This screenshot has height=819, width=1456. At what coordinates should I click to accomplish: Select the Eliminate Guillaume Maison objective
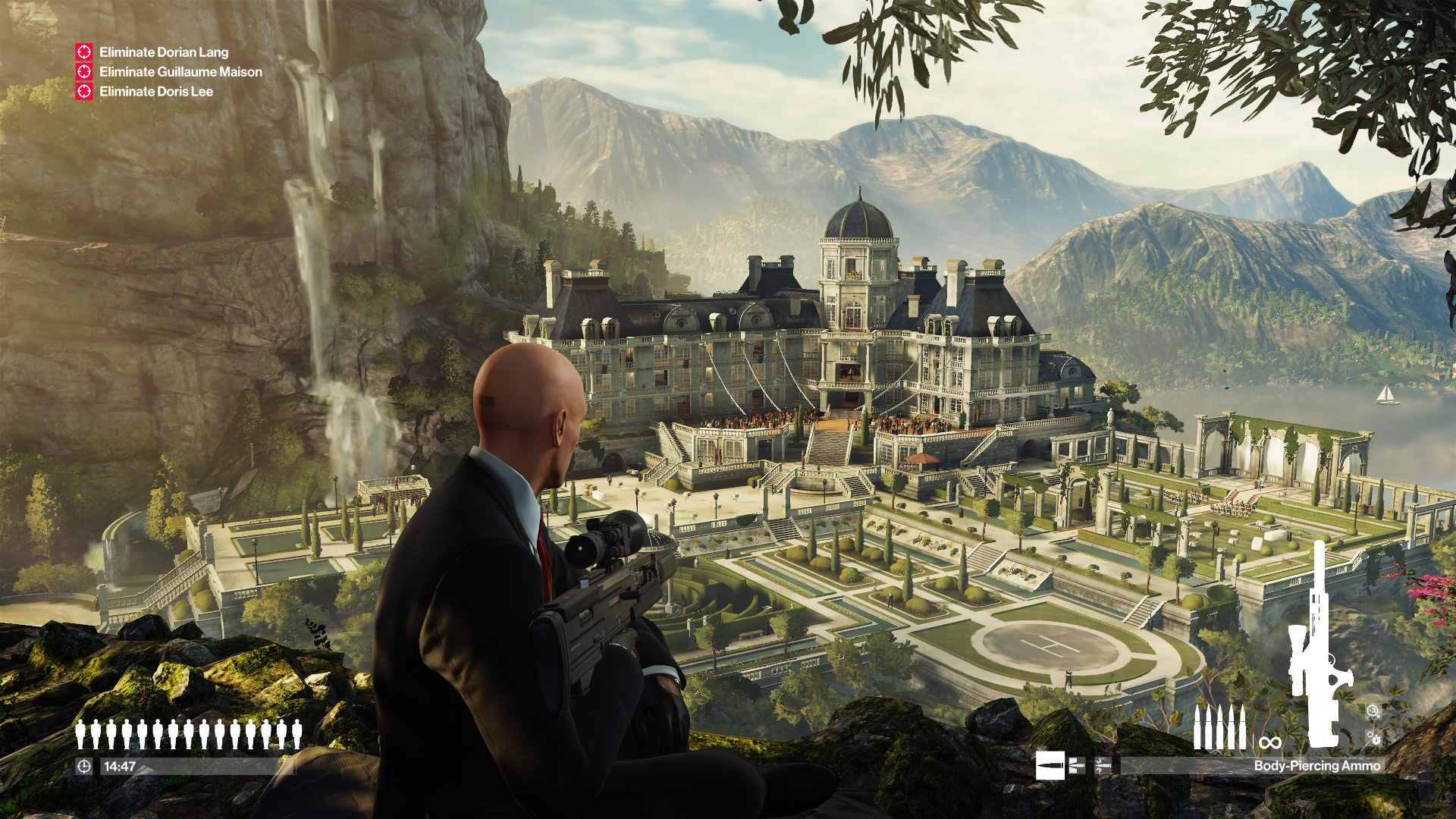point(180,72)
